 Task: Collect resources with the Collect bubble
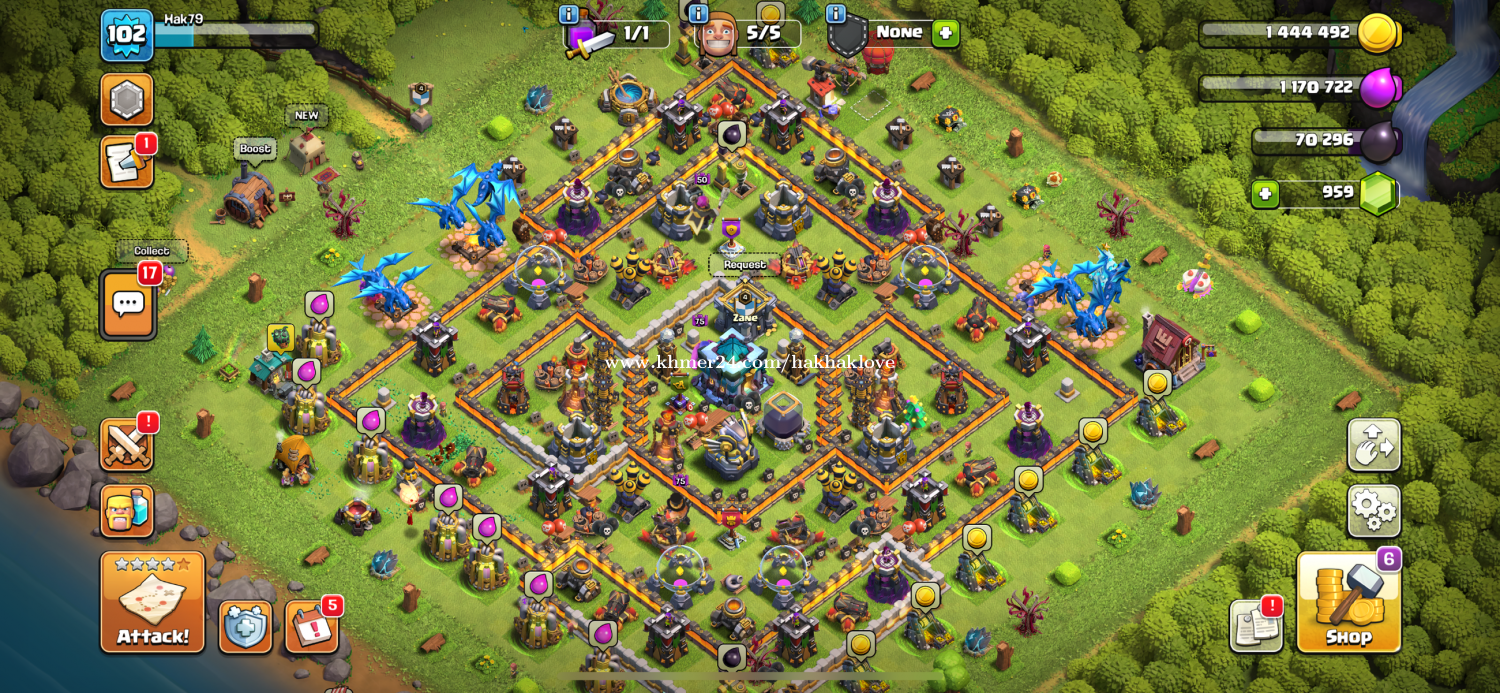(x=152, y=251)
